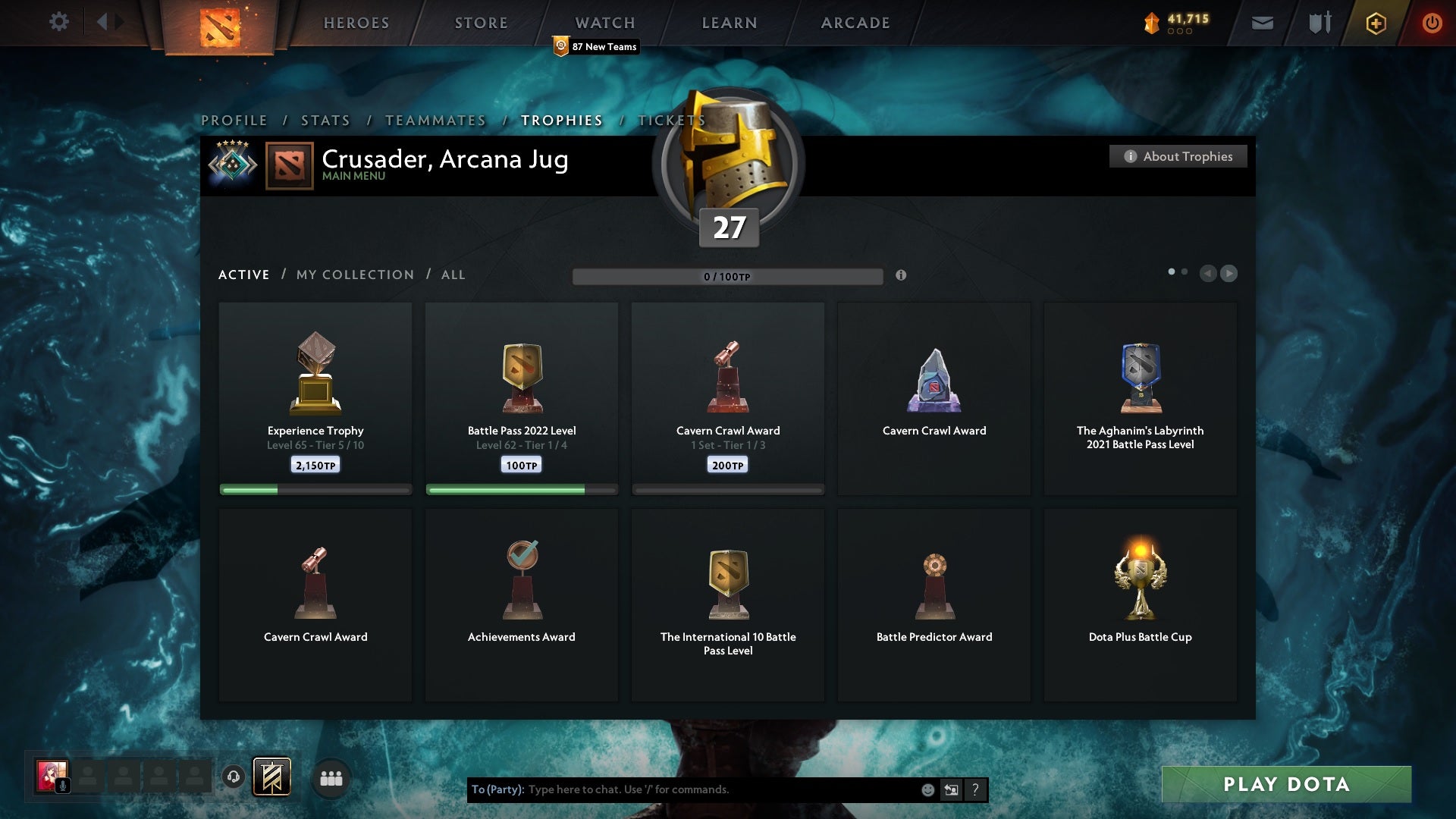1456x819 pixels.
Task: Open the MY COLLECTION trophy view
Action: tap(353, 275)
